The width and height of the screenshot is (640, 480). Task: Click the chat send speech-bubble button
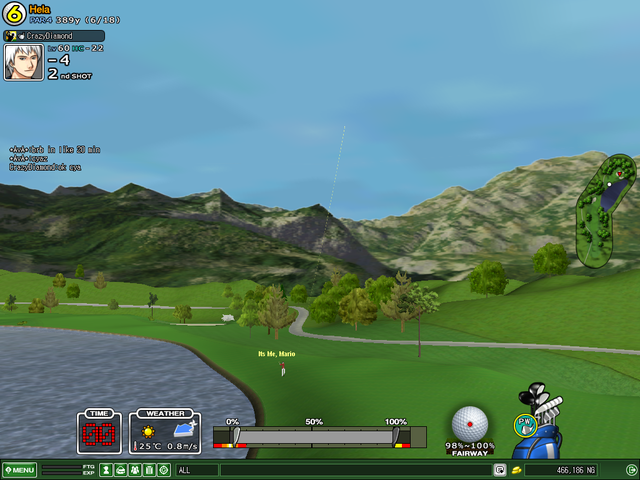click(x=499, y=470)
